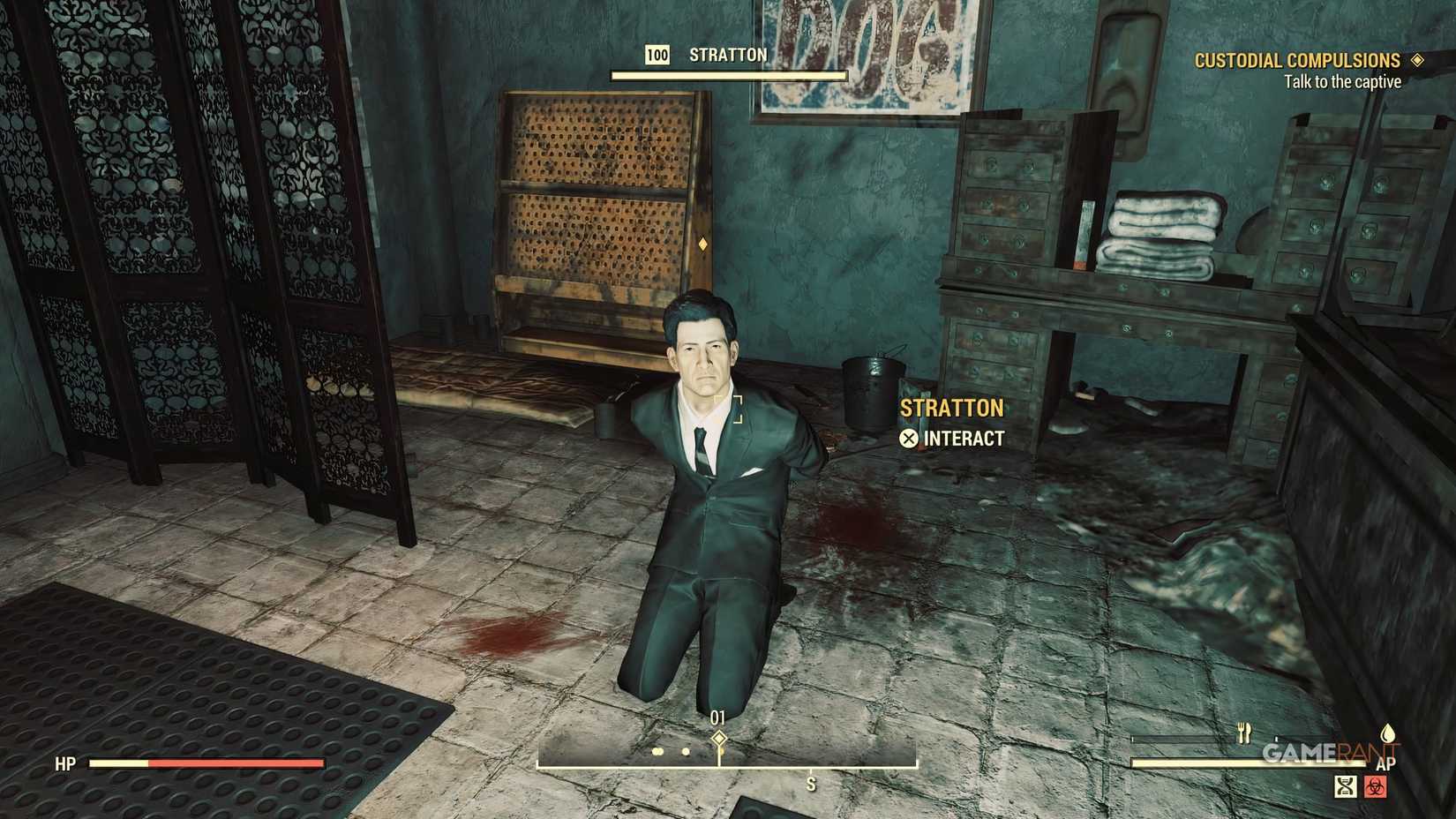1456x819 pixels.
Task: Click the hunger fork-and-knife status icon
Action: [1243, 732]
